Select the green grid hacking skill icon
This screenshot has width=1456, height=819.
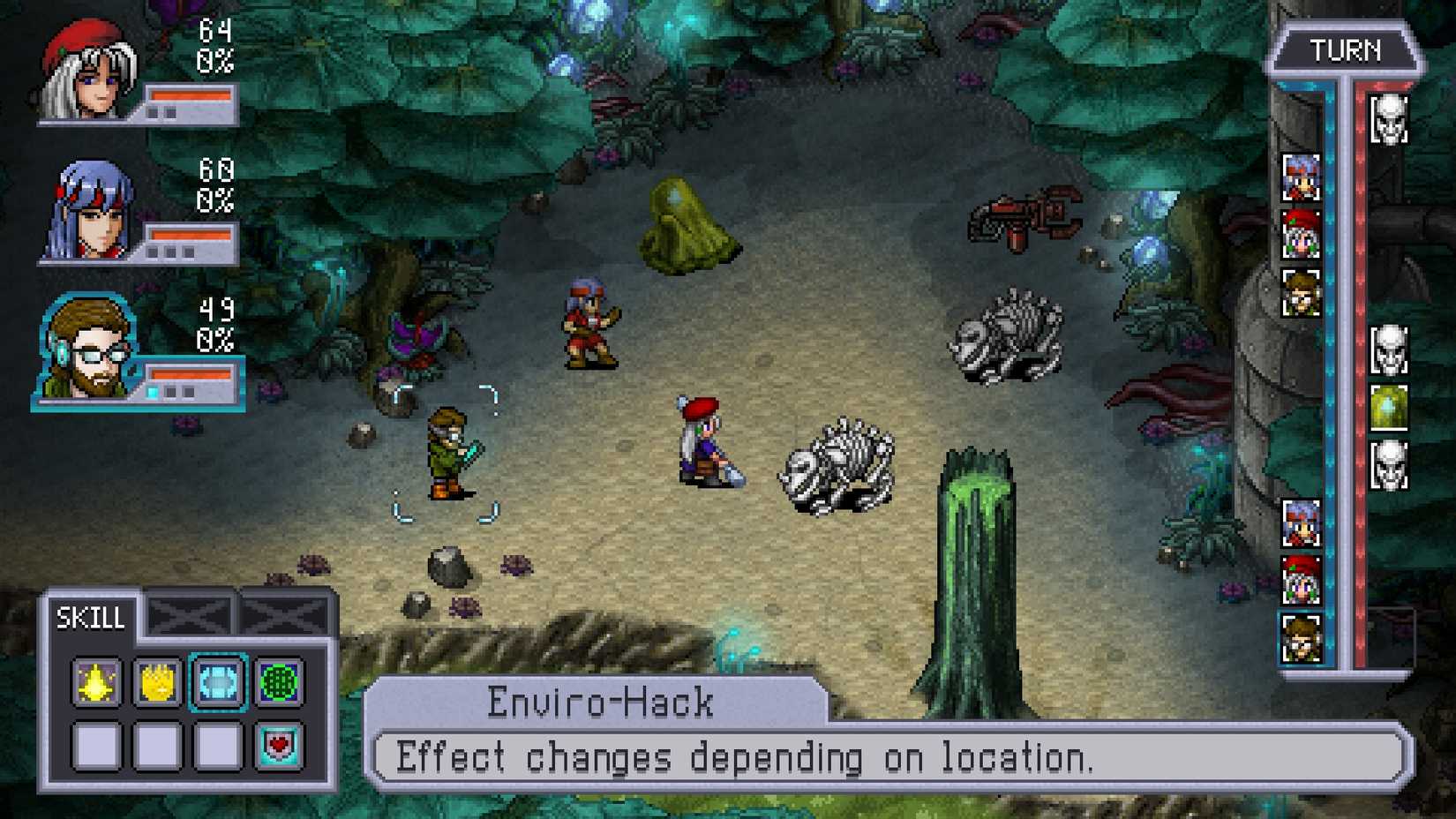(x=278, y=683)
